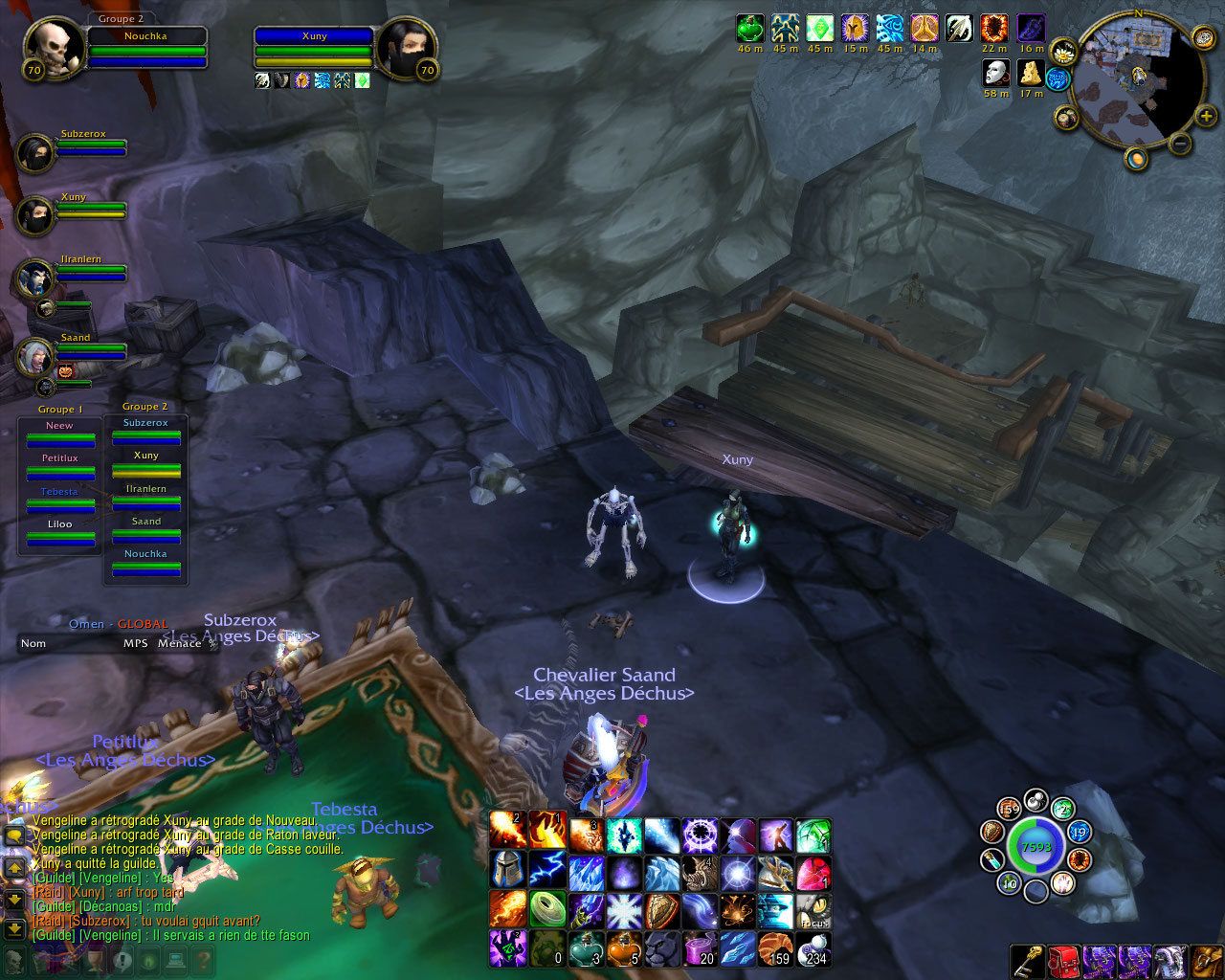This screenshot has height=980, width=1225.
Task: Activate the silver helmet ability icon
Action: 508,872
